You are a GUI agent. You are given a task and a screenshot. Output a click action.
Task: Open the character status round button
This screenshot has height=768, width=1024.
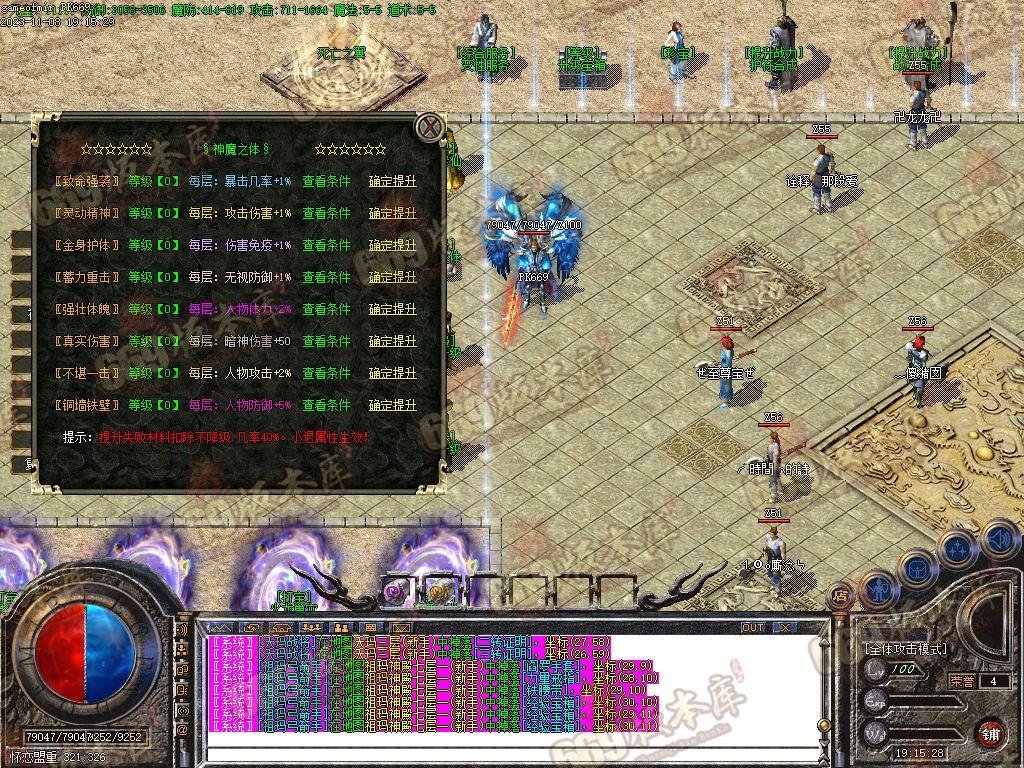pyautogui.click(x=877, y=589)
